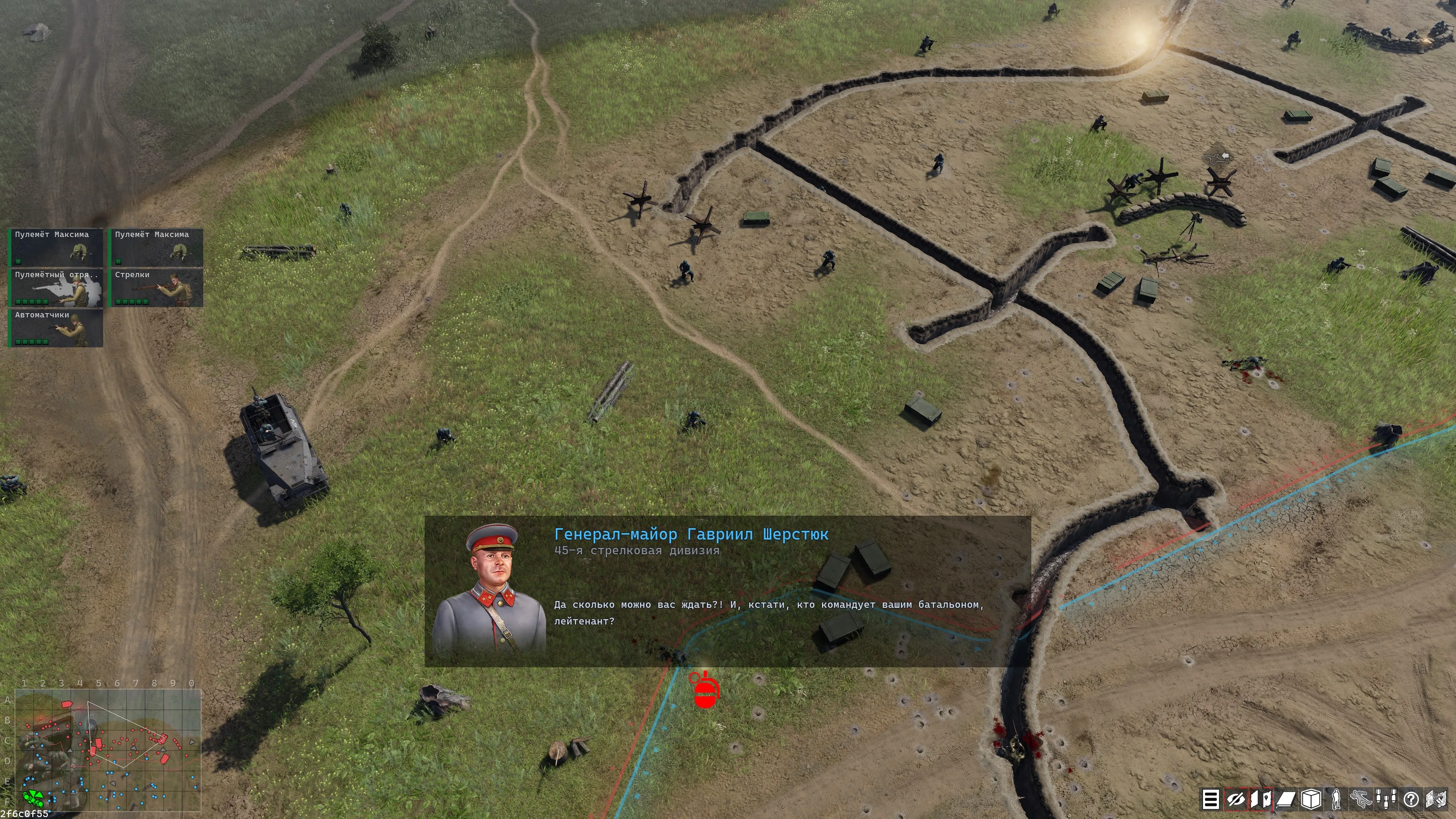
Task: Toggle the folded map marker button
Action: coord(1260,799)
